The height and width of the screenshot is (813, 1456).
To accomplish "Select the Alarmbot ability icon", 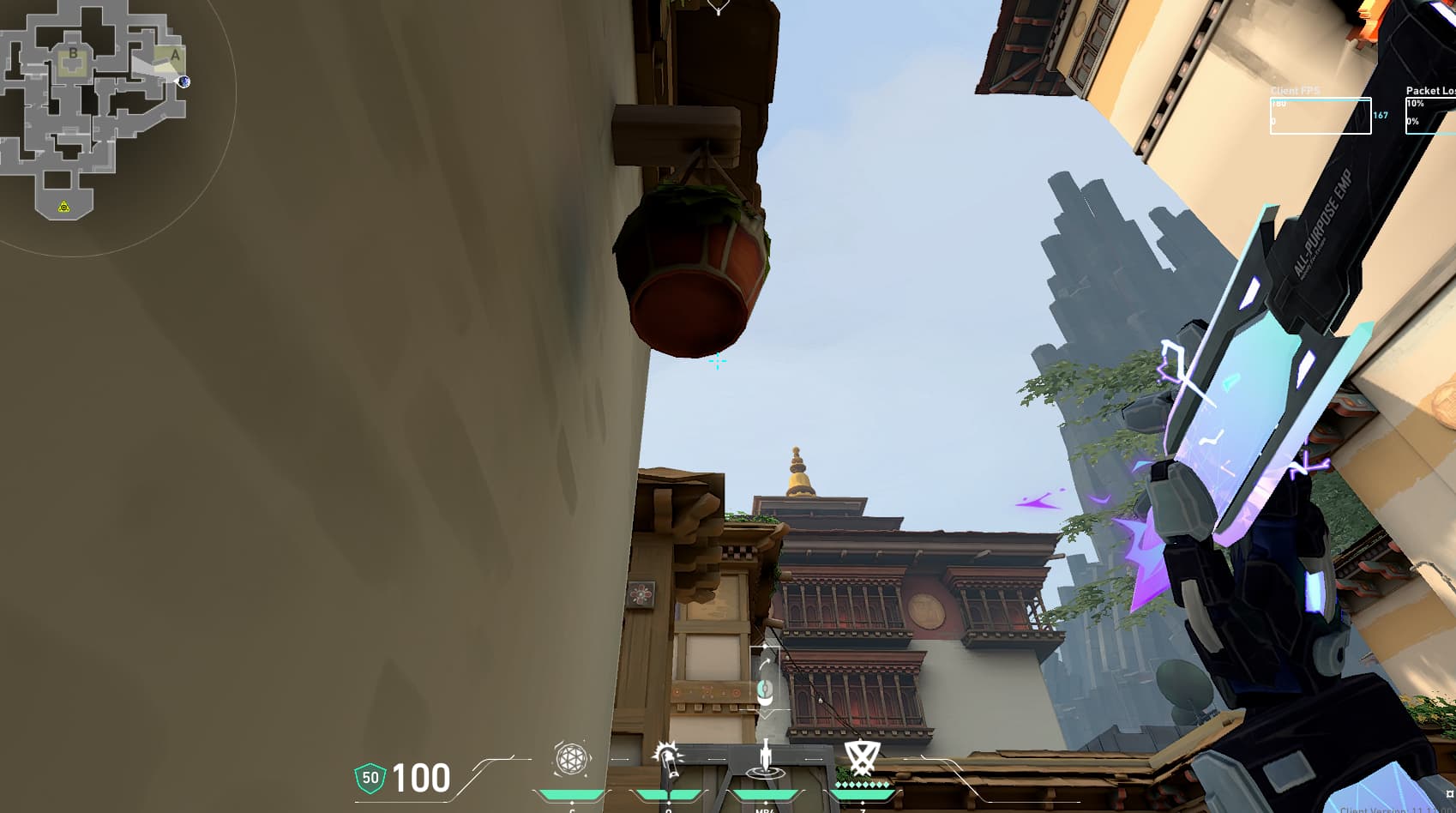I will (x=669, y=758).
